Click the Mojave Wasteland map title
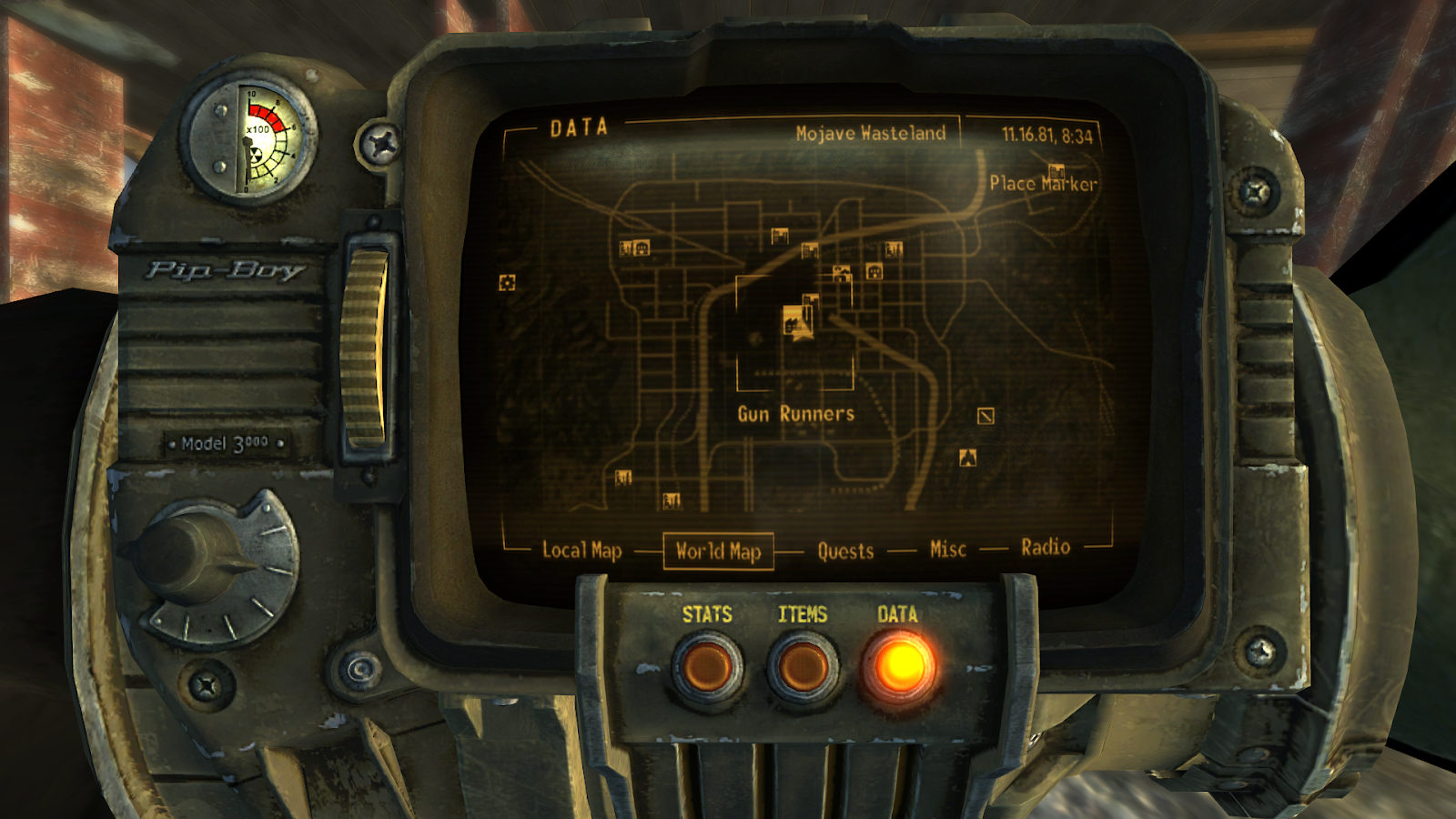The height and width of the screenshot is (819, 1456). tap(869, 132)
